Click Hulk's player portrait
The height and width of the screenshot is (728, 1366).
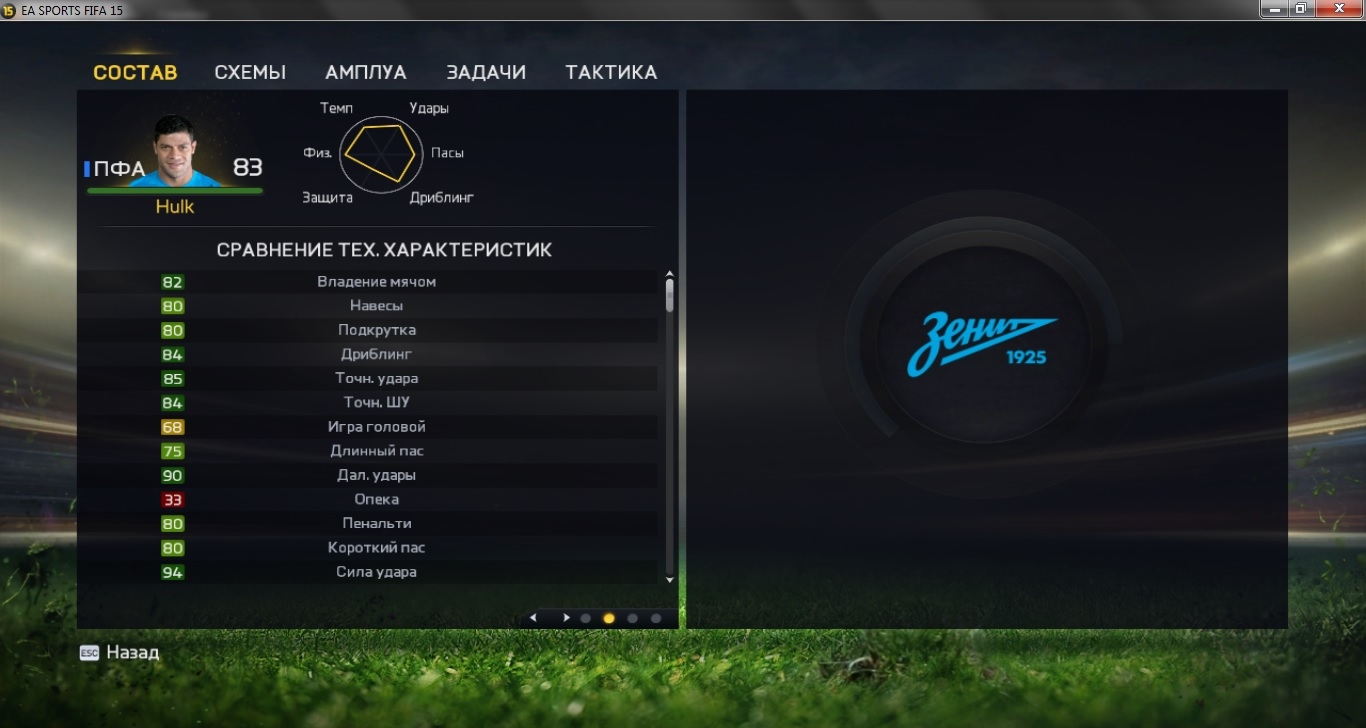pos(187,152)
